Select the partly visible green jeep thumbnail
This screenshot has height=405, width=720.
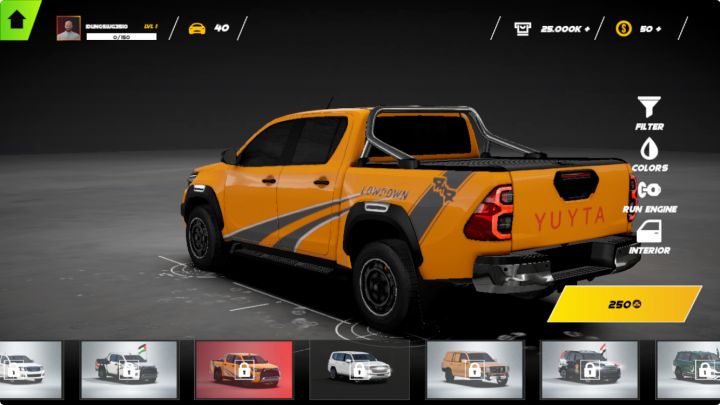[x=690, y=369]
